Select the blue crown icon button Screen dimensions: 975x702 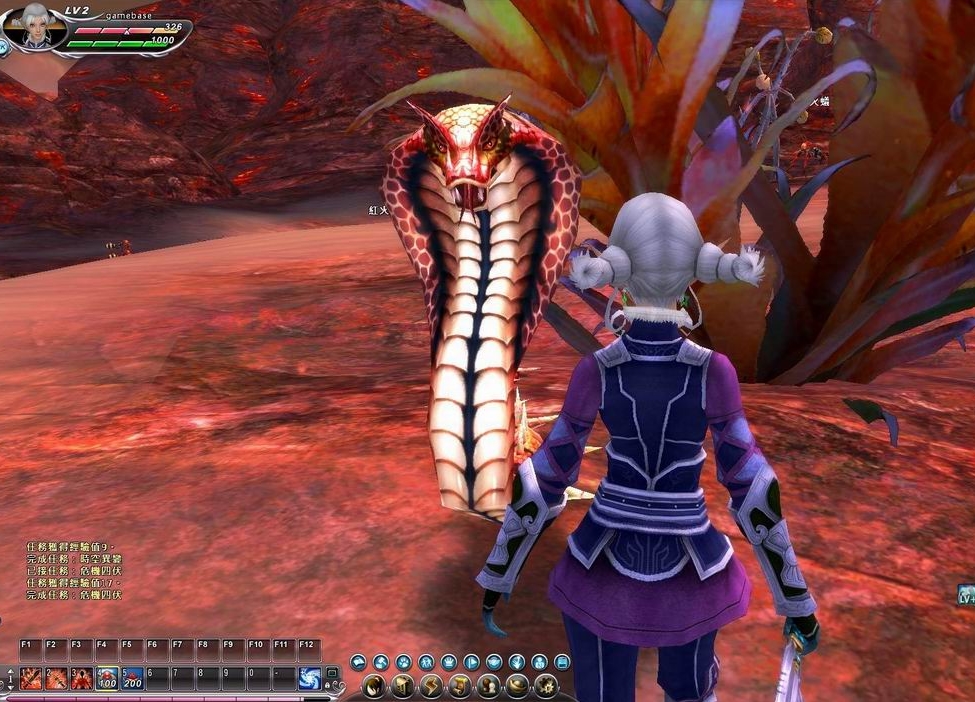(x=448, y=662)
